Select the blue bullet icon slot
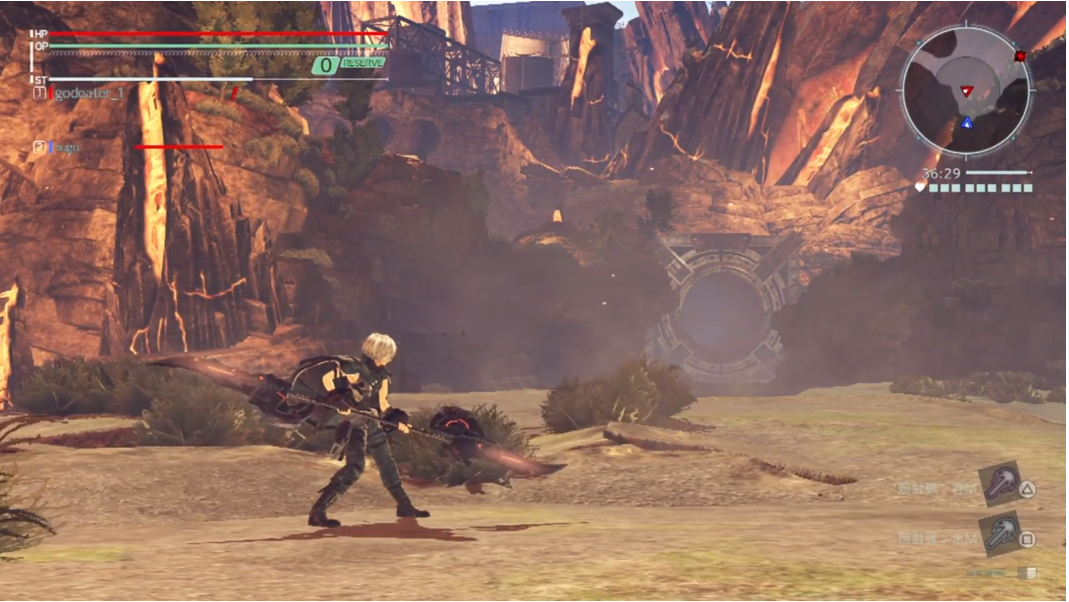The width and height of the screenshot is (1069, 602). tap(999, 534)
